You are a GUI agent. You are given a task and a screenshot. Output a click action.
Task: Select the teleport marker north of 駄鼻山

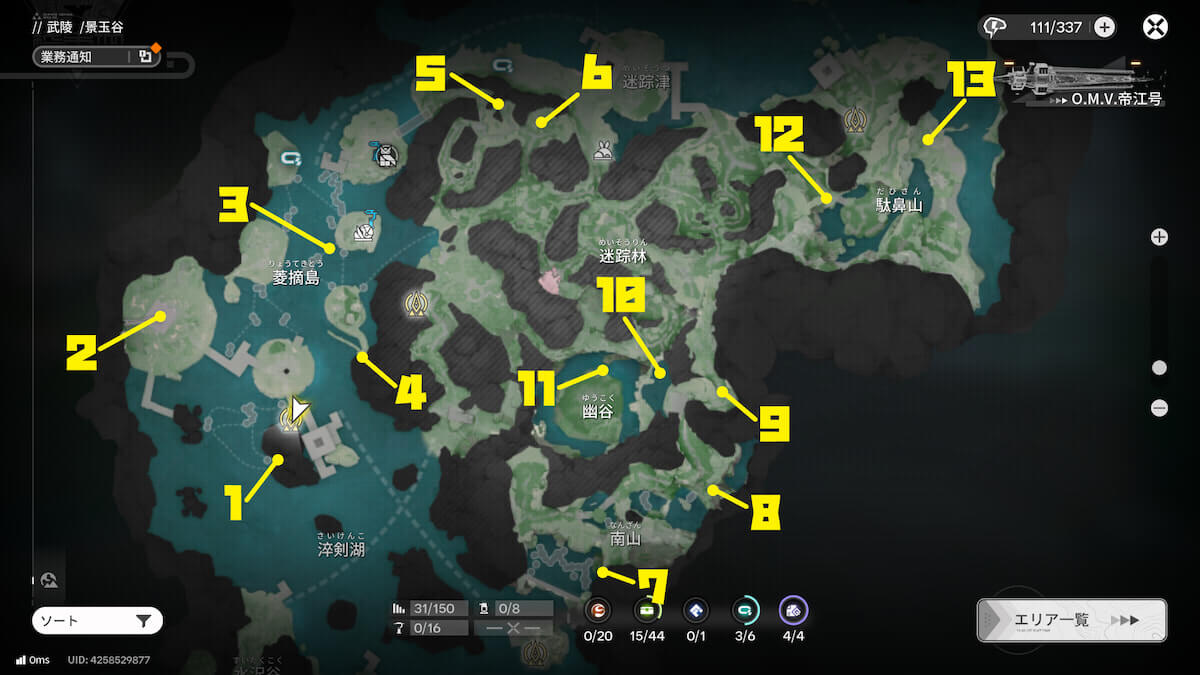[854, 121]
